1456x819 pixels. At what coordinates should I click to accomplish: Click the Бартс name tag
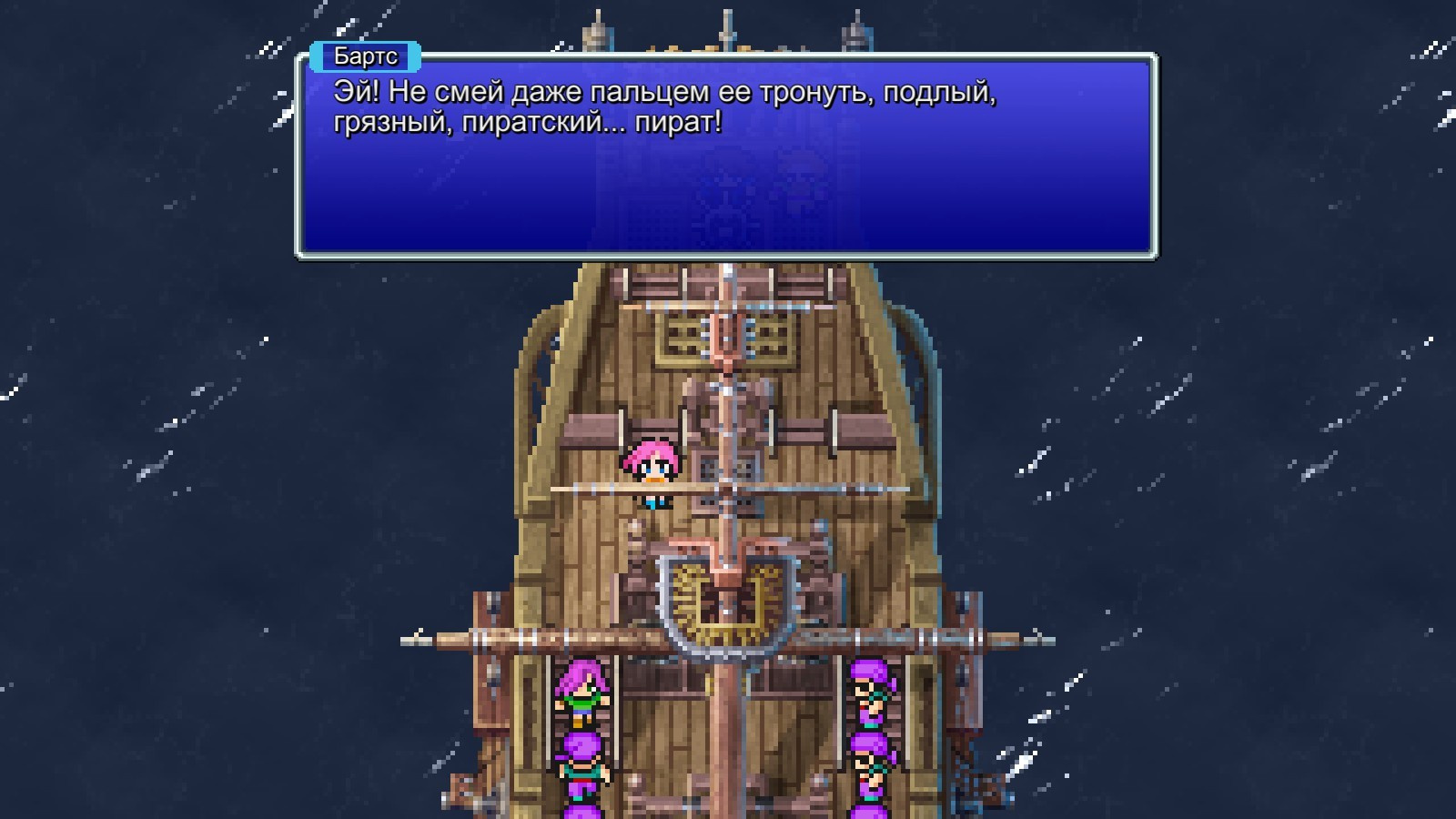(x=364, y=56)
